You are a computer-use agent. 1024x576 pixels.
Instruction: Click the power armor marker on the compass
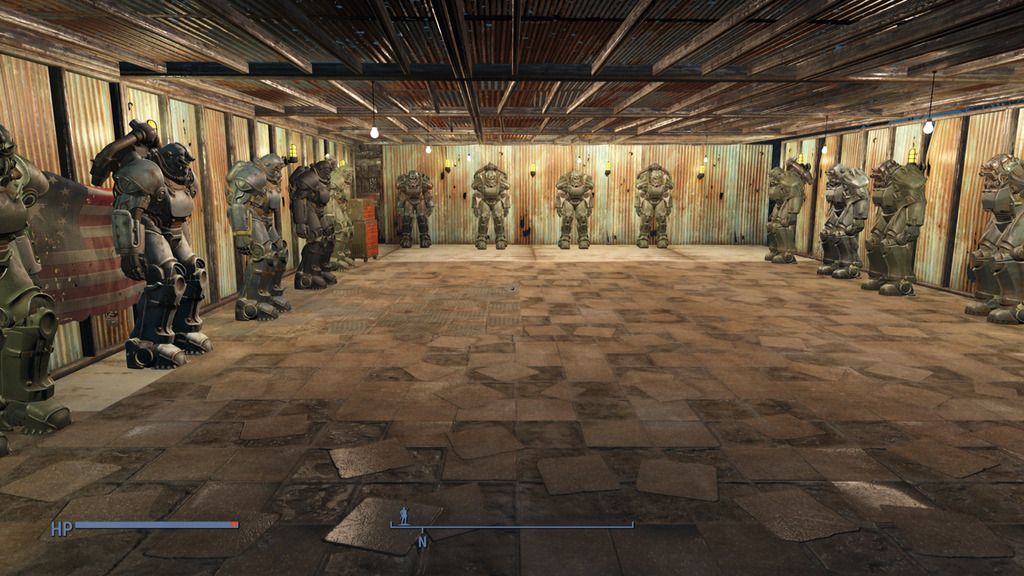(x=404, y=514)
